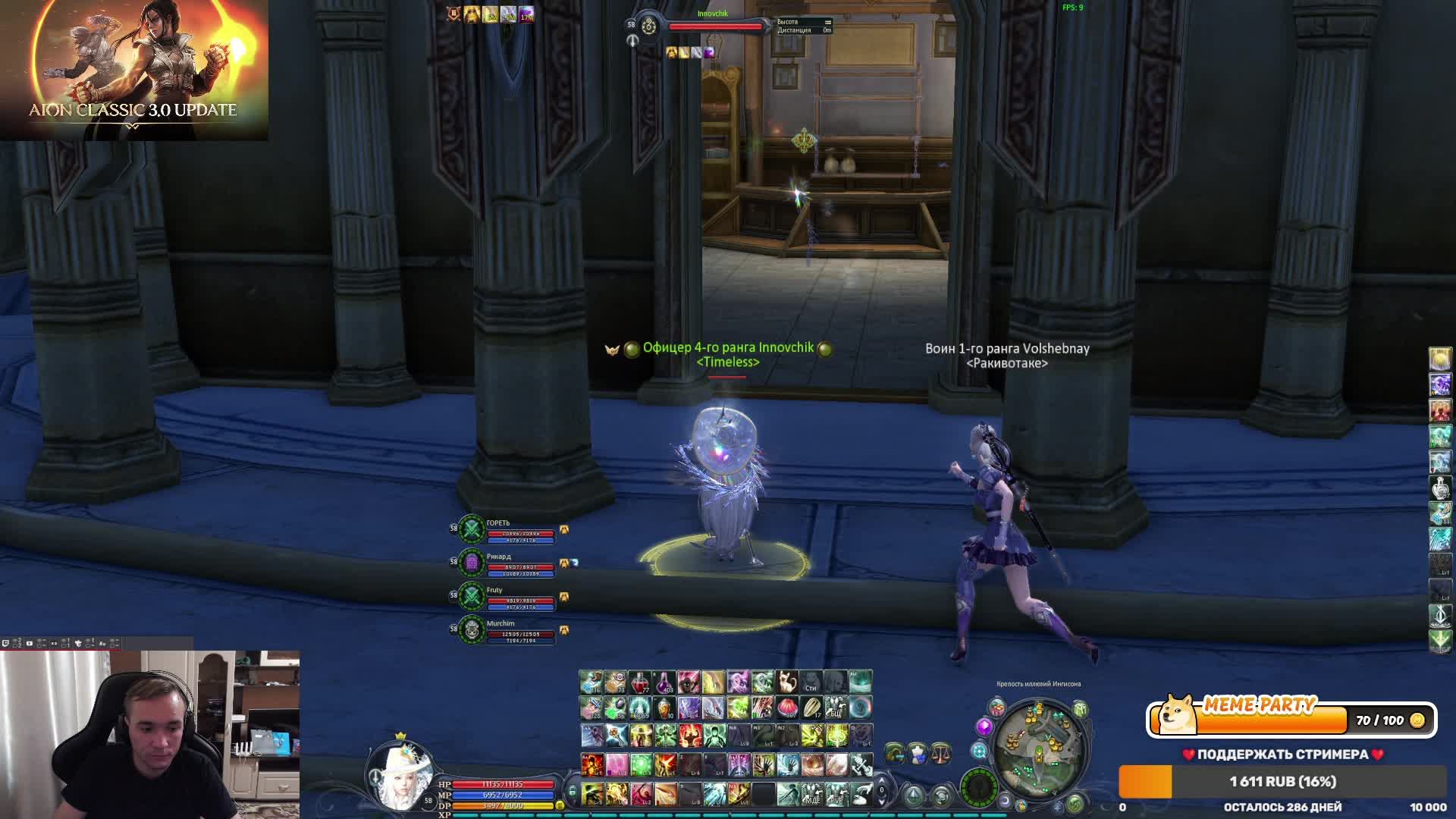Click the Meme Party overlay widget
The image size is (1456, 819).
click(x=1291, y=718)
